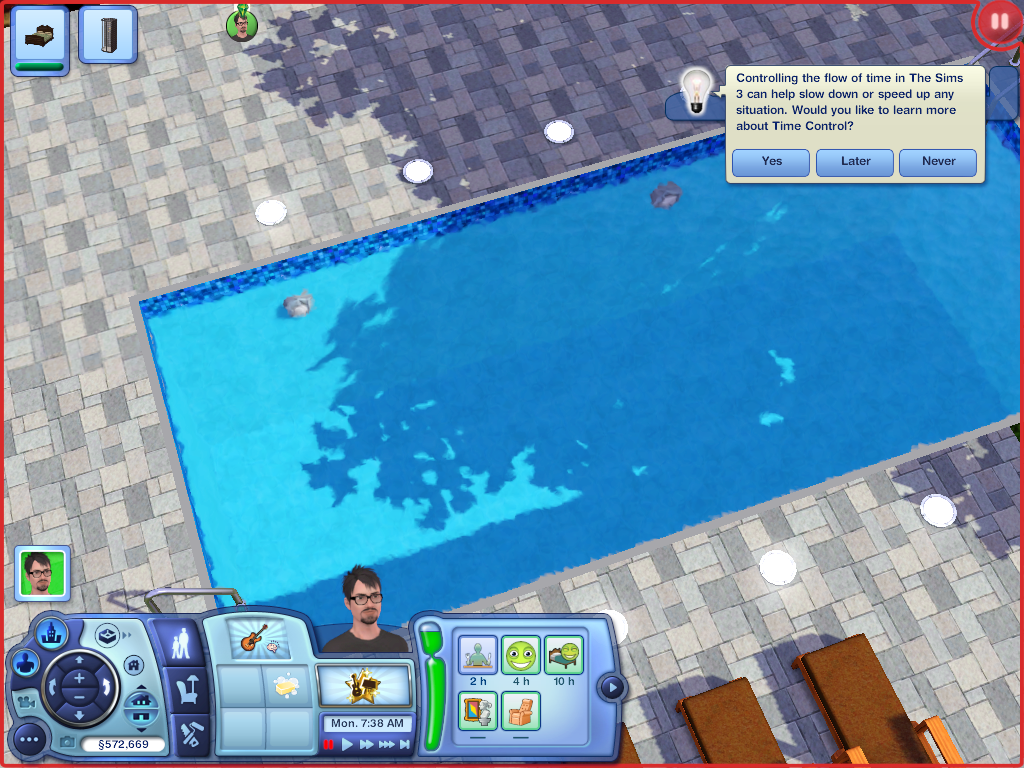
Task: Click the Sim portrait thumbnail on the left
Action: 42,573
